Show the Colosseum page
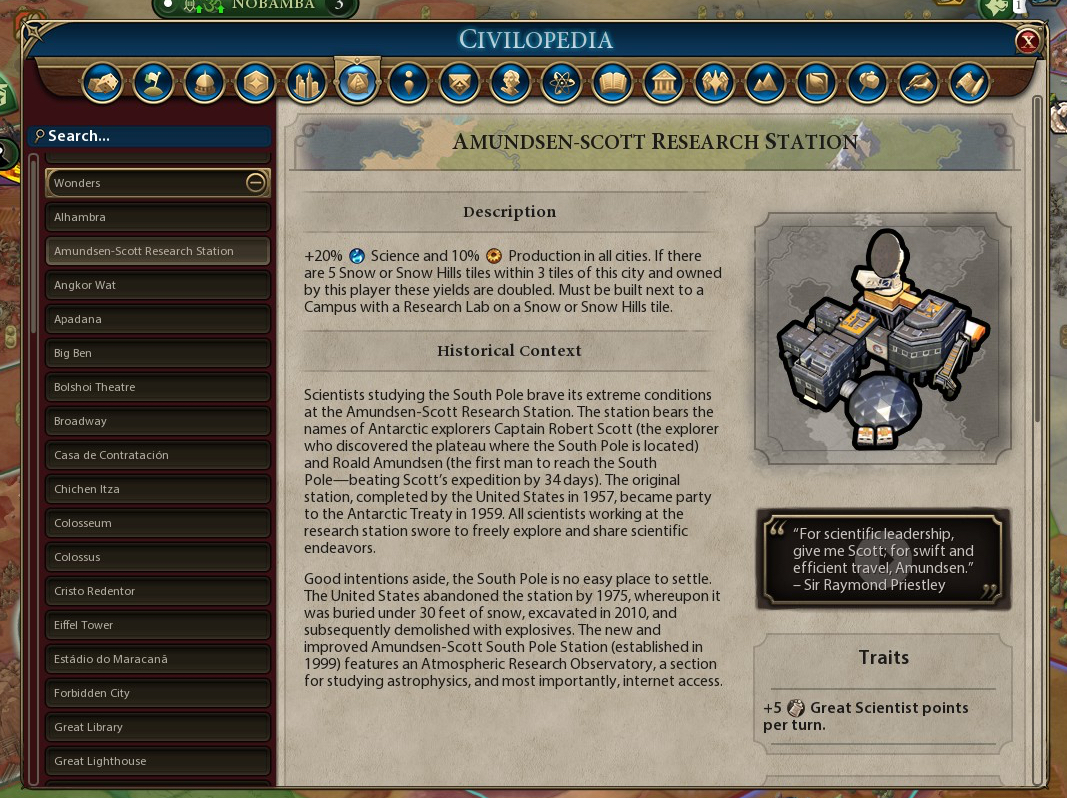The image size is (1067, 798). [x=158, y=523]
